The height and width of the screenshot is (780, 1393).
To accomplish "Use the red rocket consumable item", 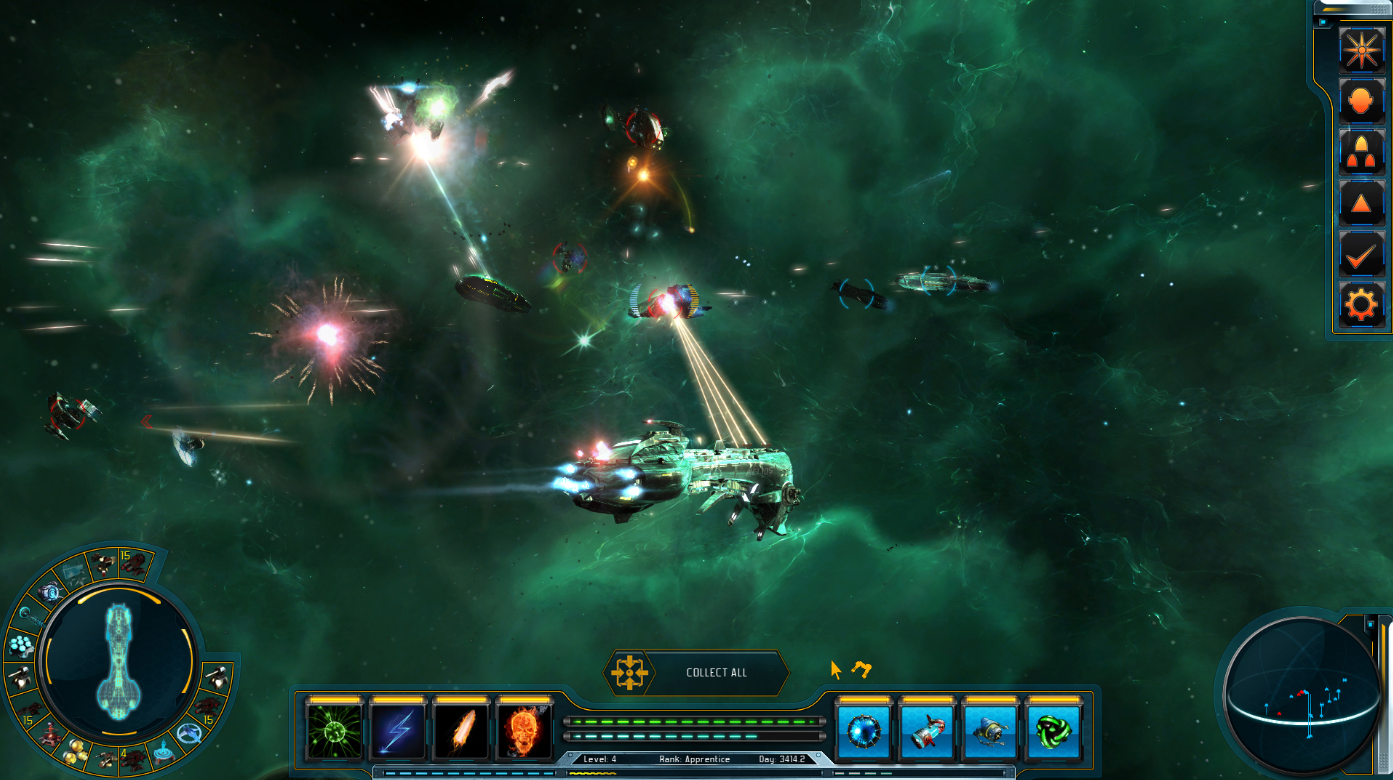I will coord(925,733).
